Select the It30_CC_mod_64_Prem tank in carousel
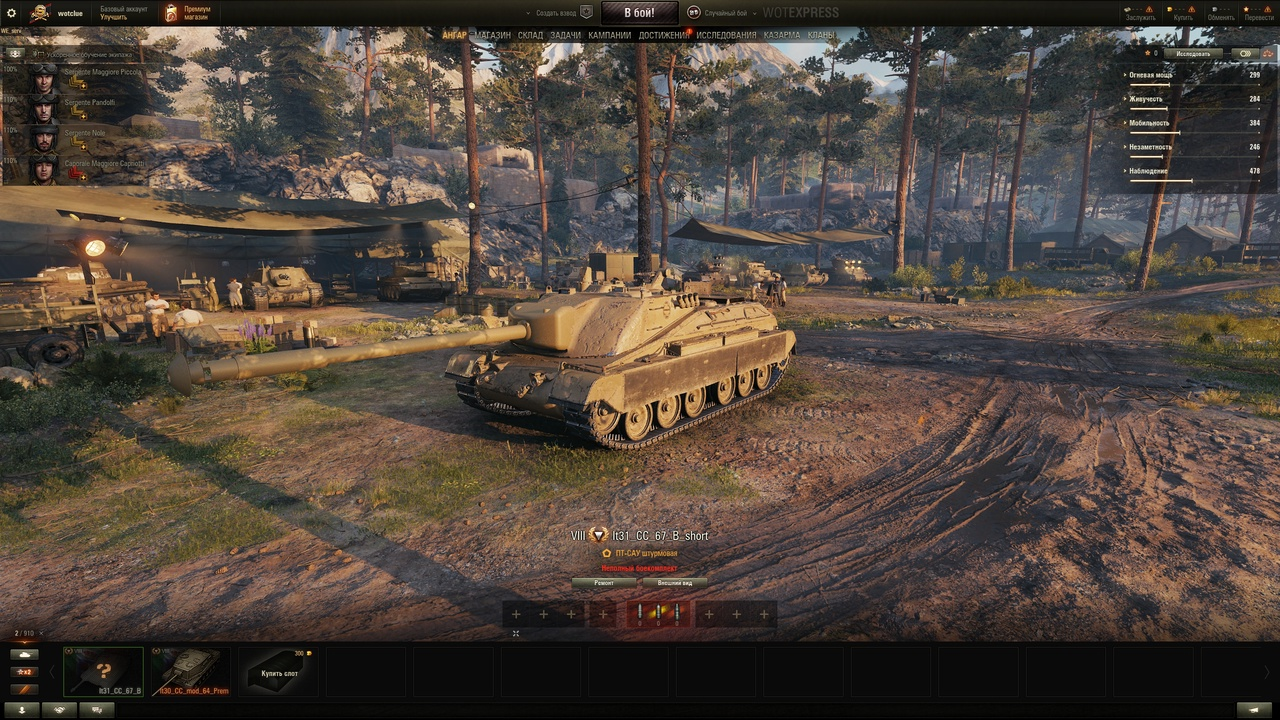This screenshot has width=1280, height=720. click(x=190, y=671)
